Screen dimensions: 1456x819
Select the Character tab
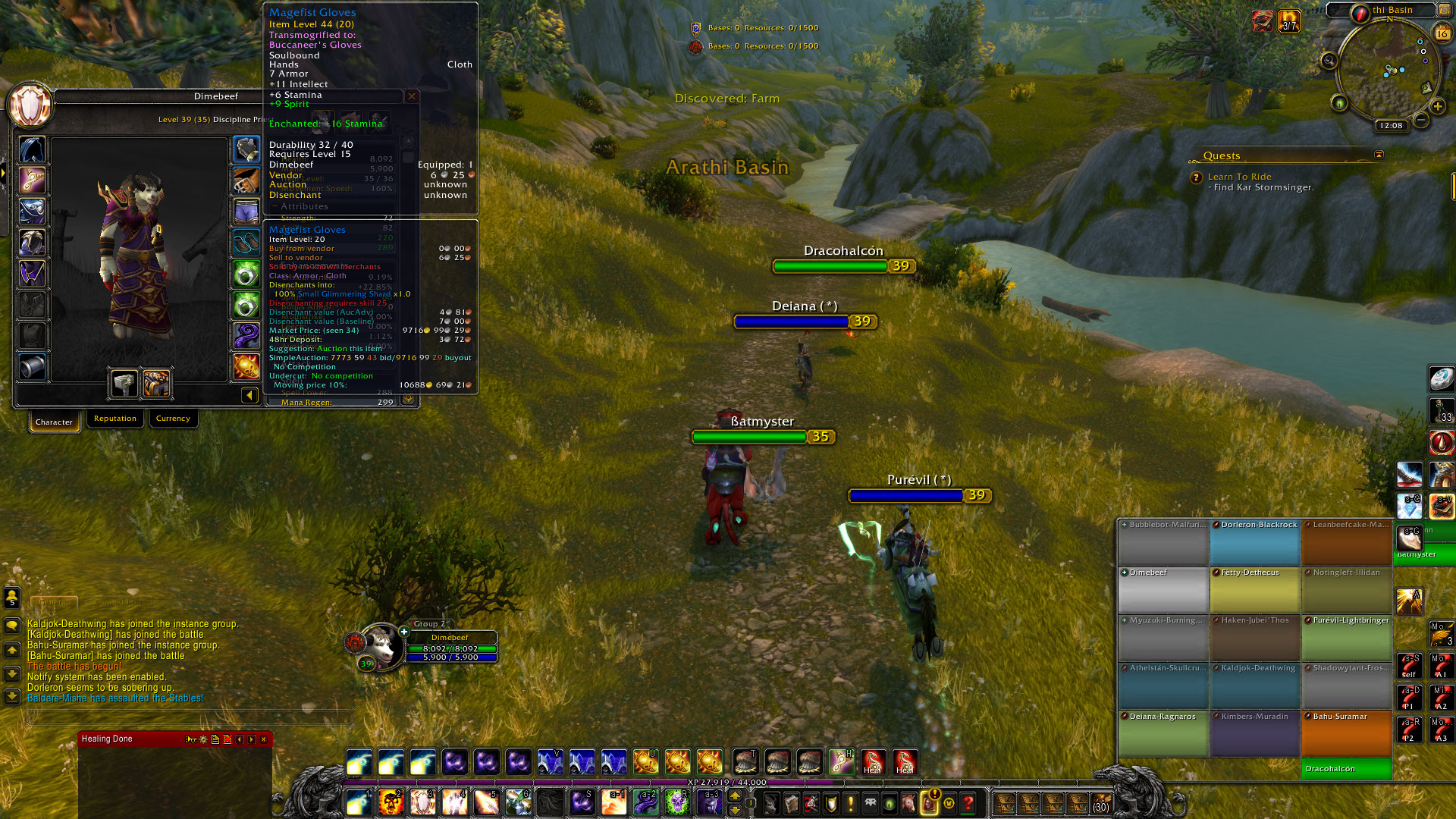tap(54, 422)
